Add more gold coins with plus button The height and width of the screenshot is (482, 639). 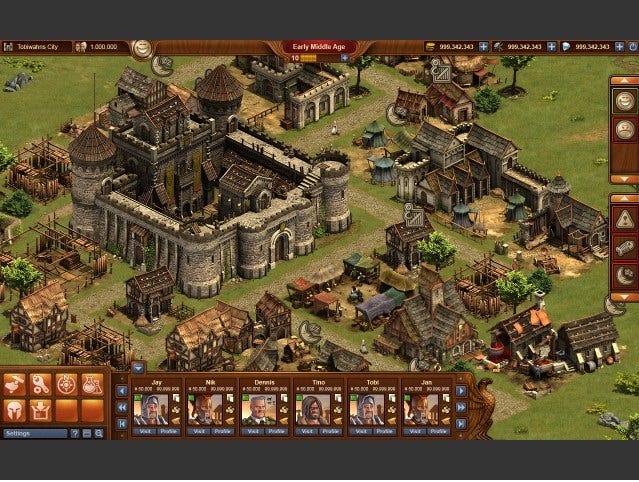[483, 47]
